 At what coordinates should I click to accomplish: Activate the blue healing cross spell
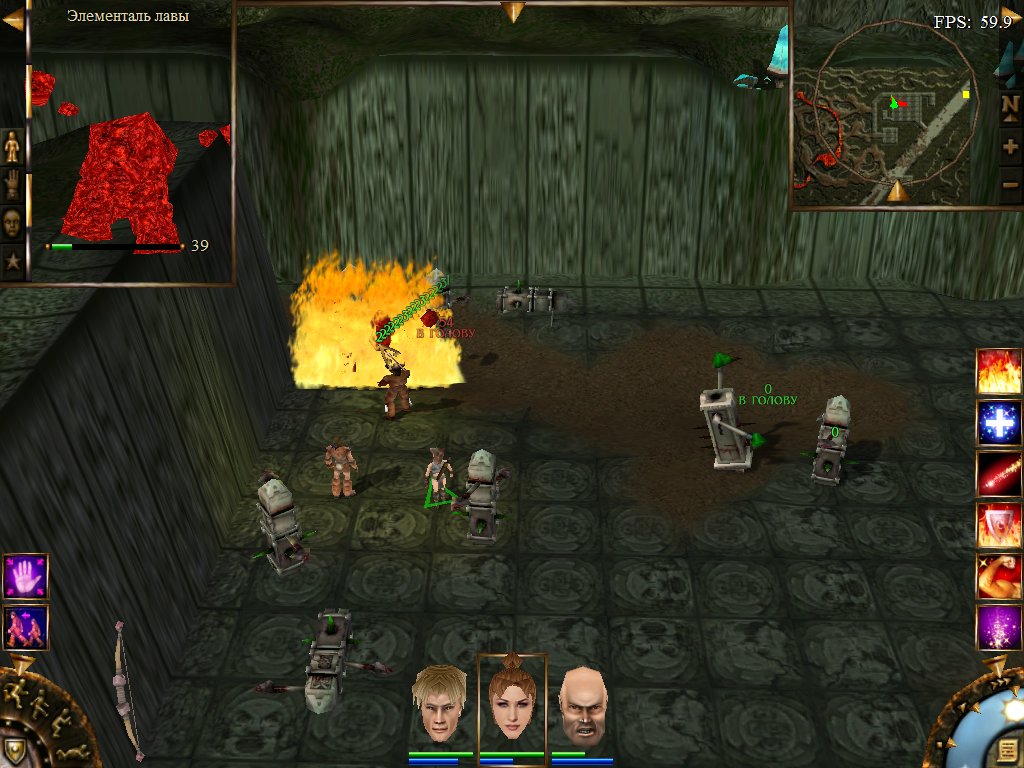pos(999,423)
